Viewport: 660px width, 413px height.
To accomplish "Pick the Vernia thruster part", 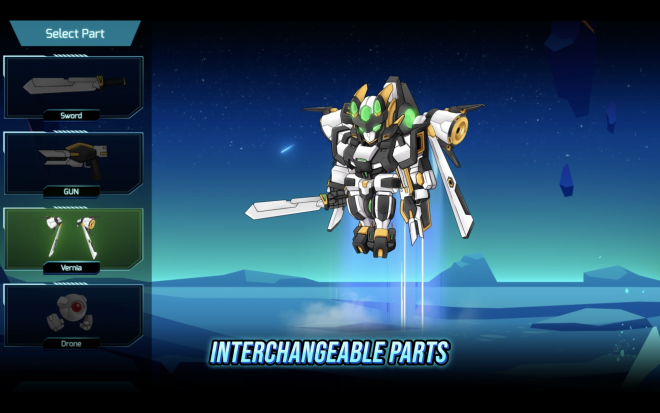I will [x=73, y=238].
